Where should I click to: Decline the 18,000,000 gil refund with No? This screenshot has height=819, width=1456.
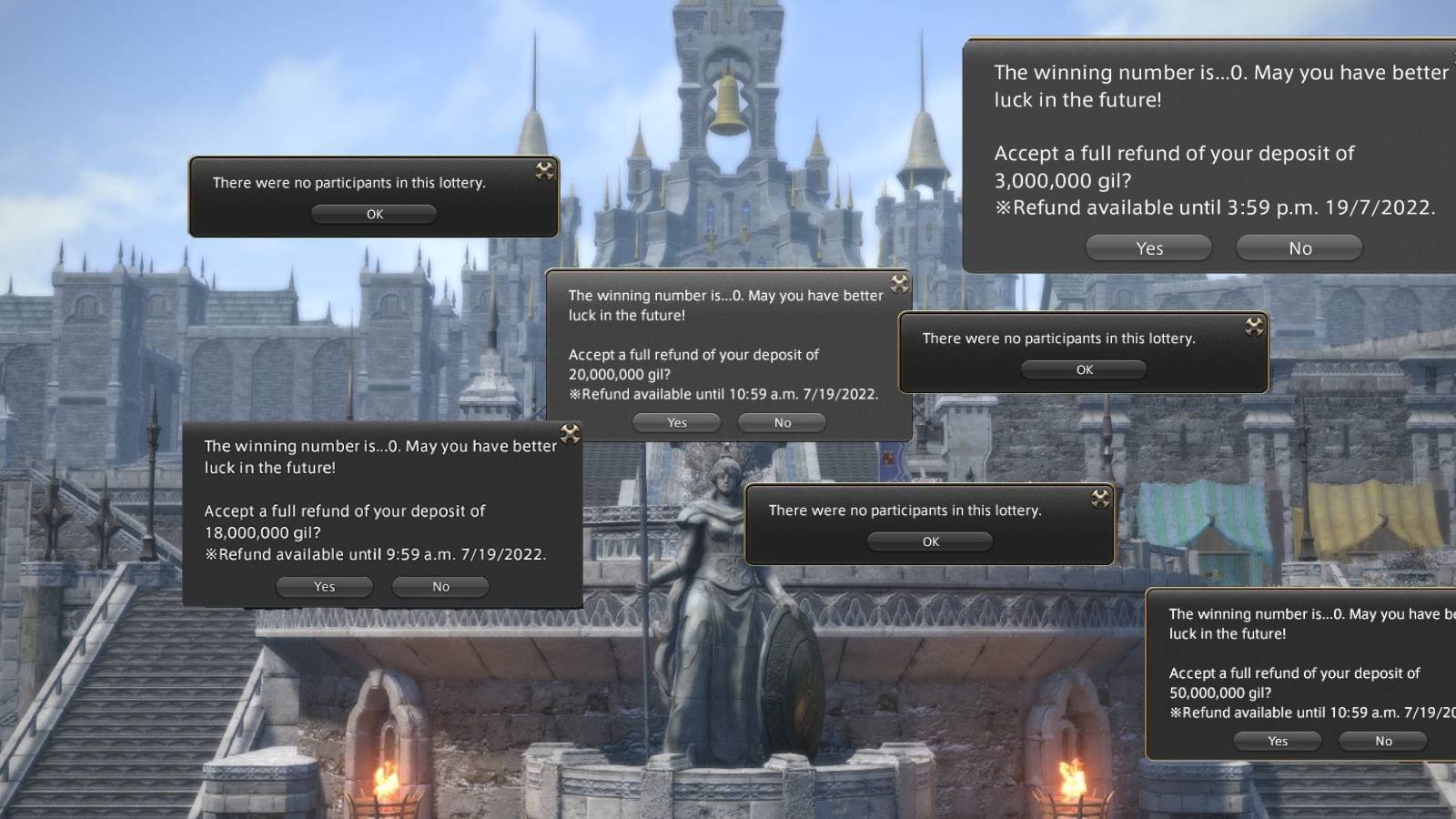pyautogui.click(x=440, y=586)
